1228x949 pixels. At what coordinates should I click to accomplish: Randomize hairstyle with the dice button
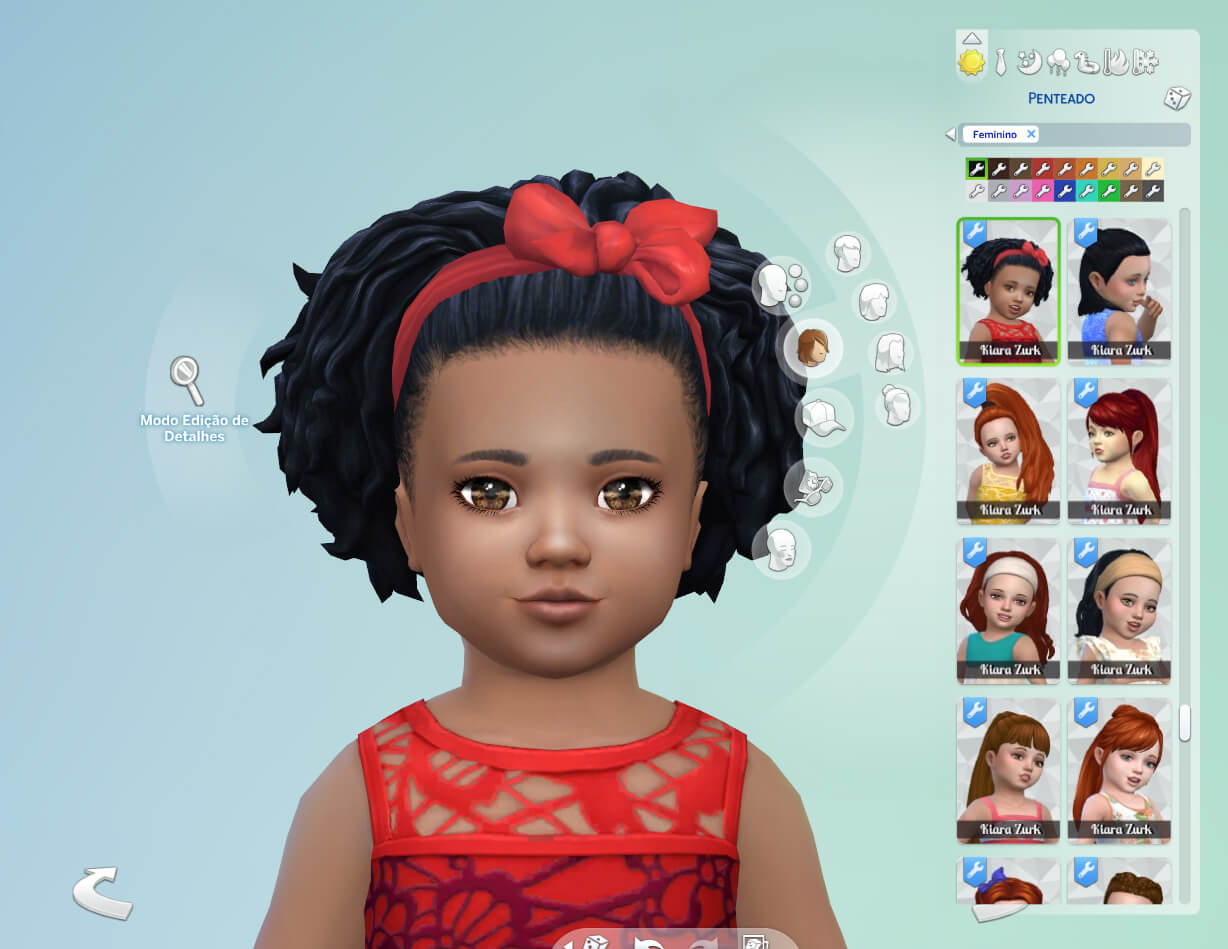(1176, 98)
